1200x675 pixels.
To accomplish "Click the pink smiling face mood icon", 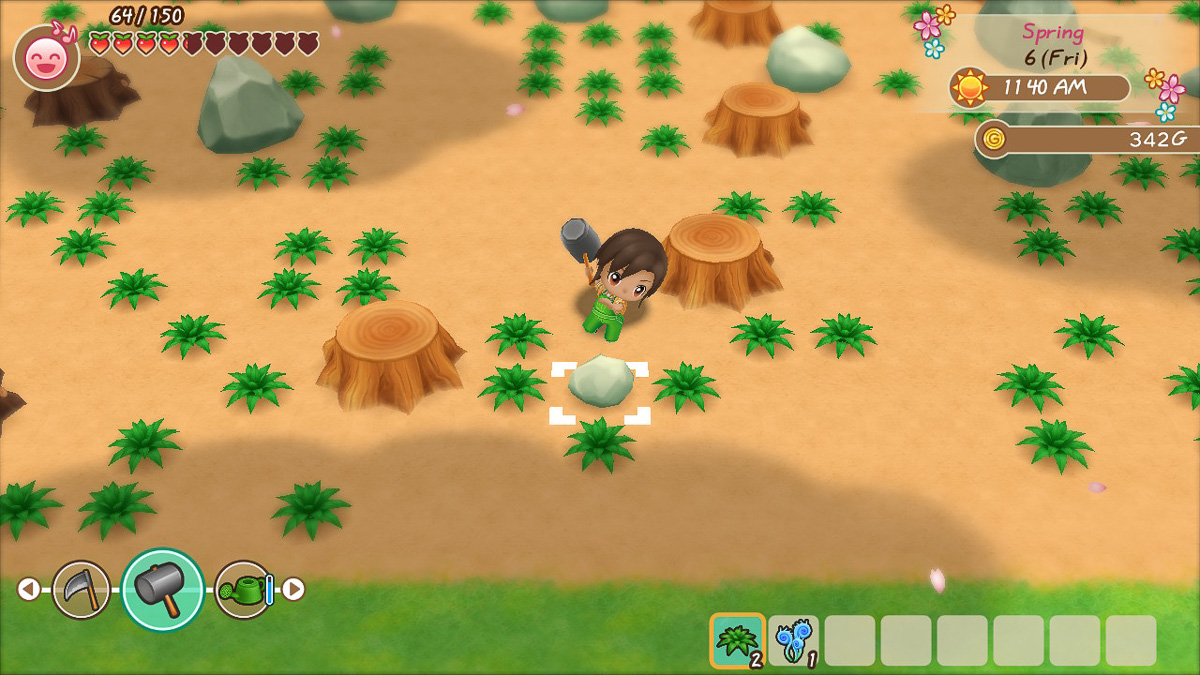I will (47, 58).
